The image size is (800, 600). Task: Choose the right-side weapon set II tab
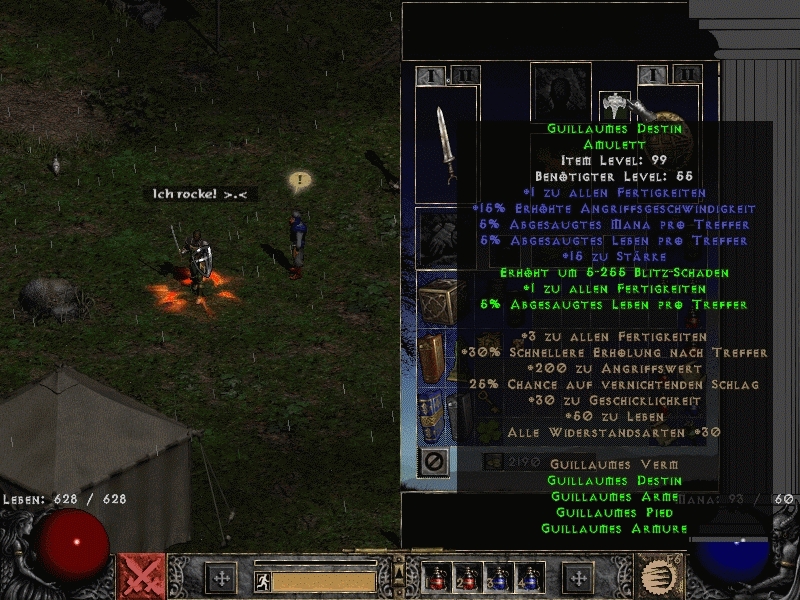[686, 75]
